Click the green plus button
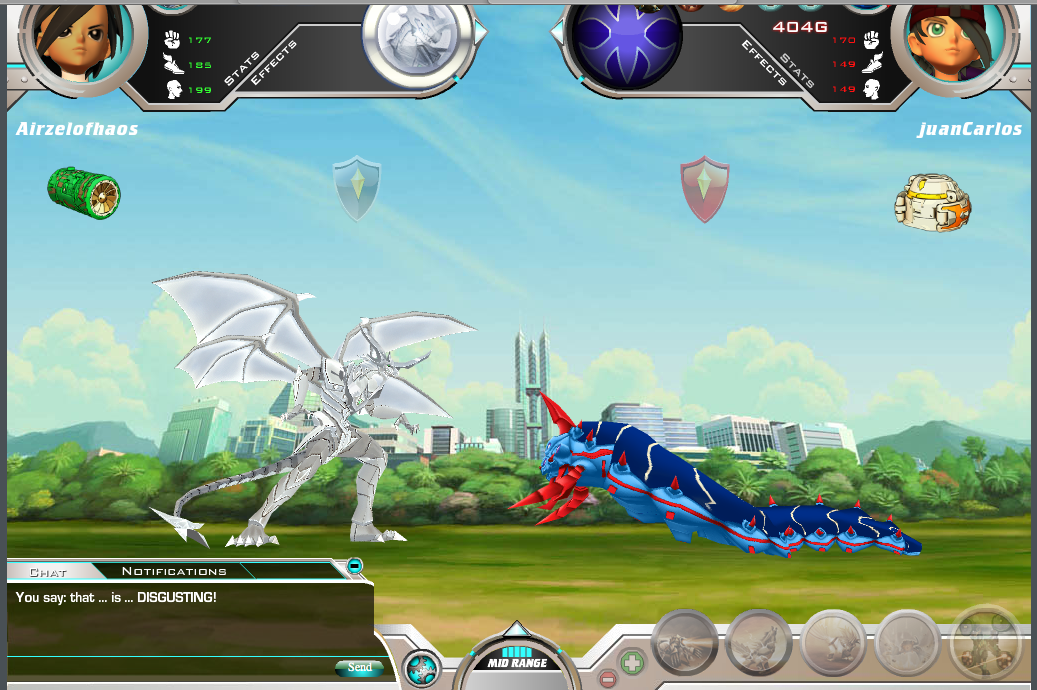 click(x=632, y=662)
